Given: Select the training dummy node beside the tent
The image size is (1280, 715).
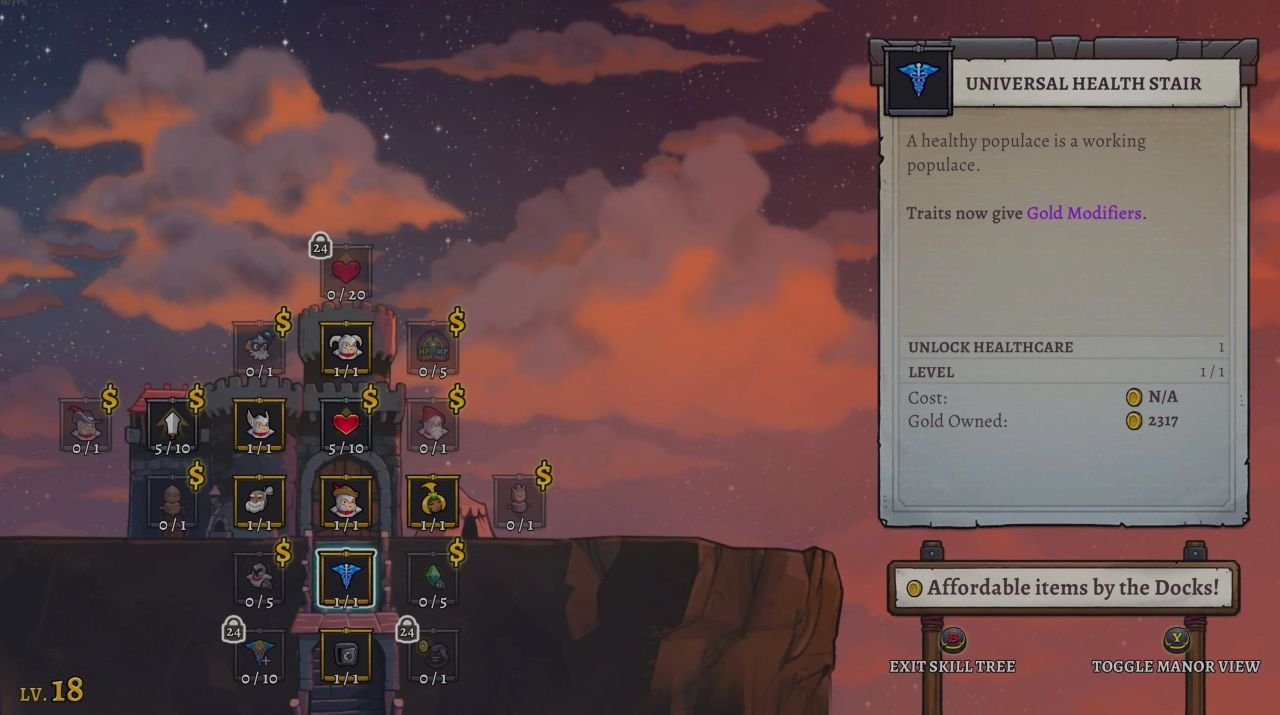Looking at the screenshot, I should 519,500.
